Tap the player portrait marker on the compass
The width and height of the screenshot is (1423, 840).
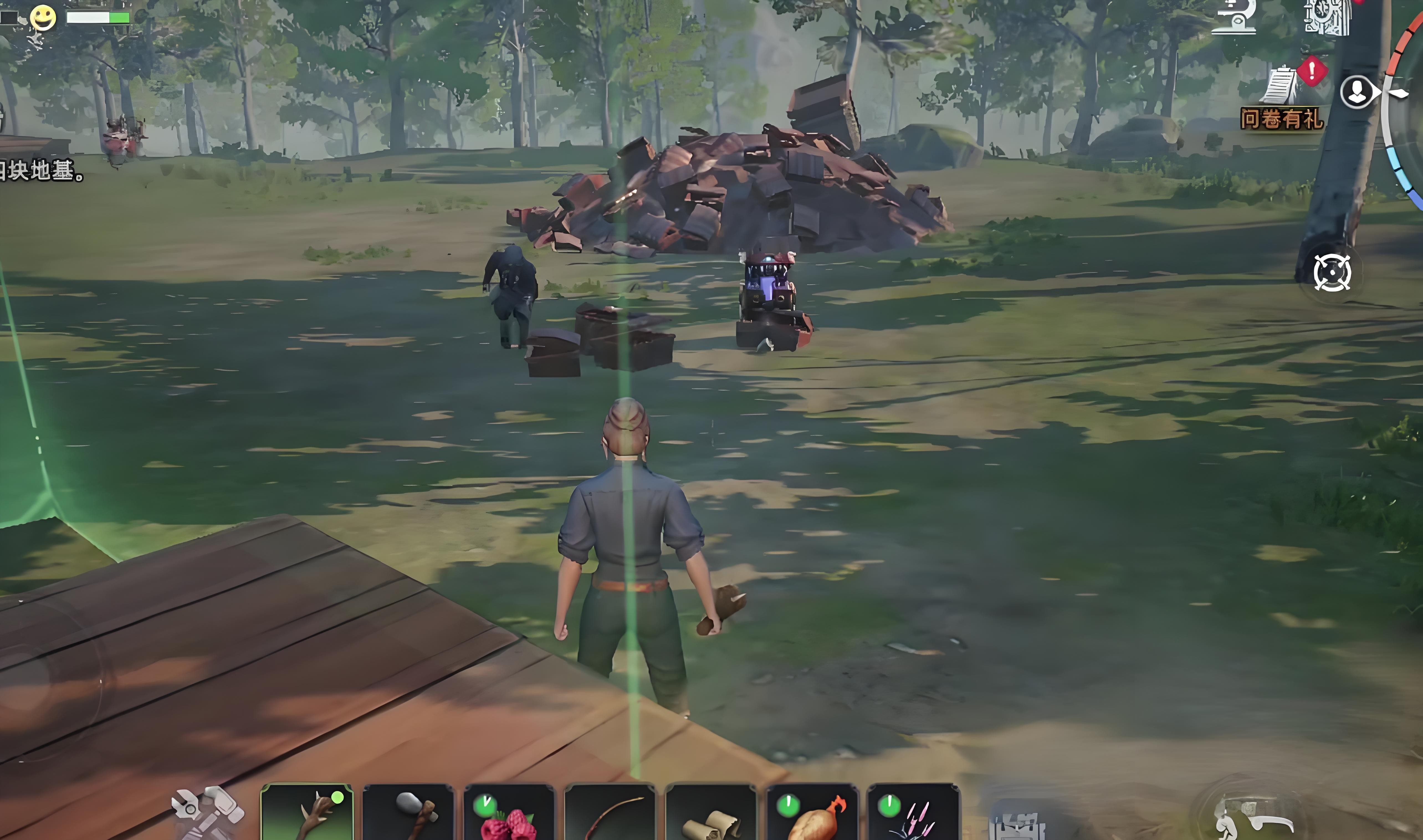click(1357, 92)
